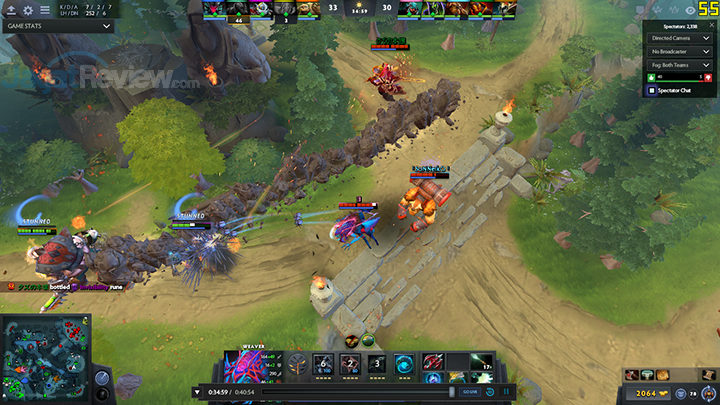Pause the replay playback
Screen dimensions: 720x405
(x=508, y=391)
